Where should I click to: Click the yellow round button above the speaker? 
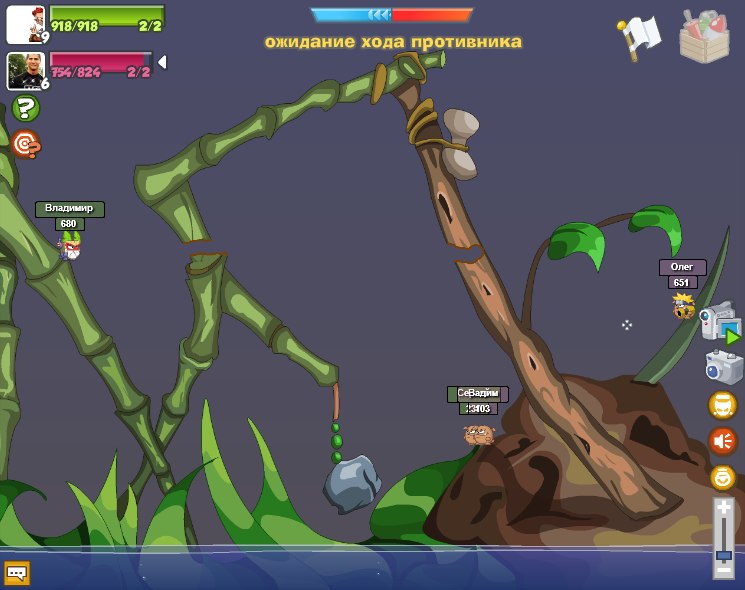[722, 405]
